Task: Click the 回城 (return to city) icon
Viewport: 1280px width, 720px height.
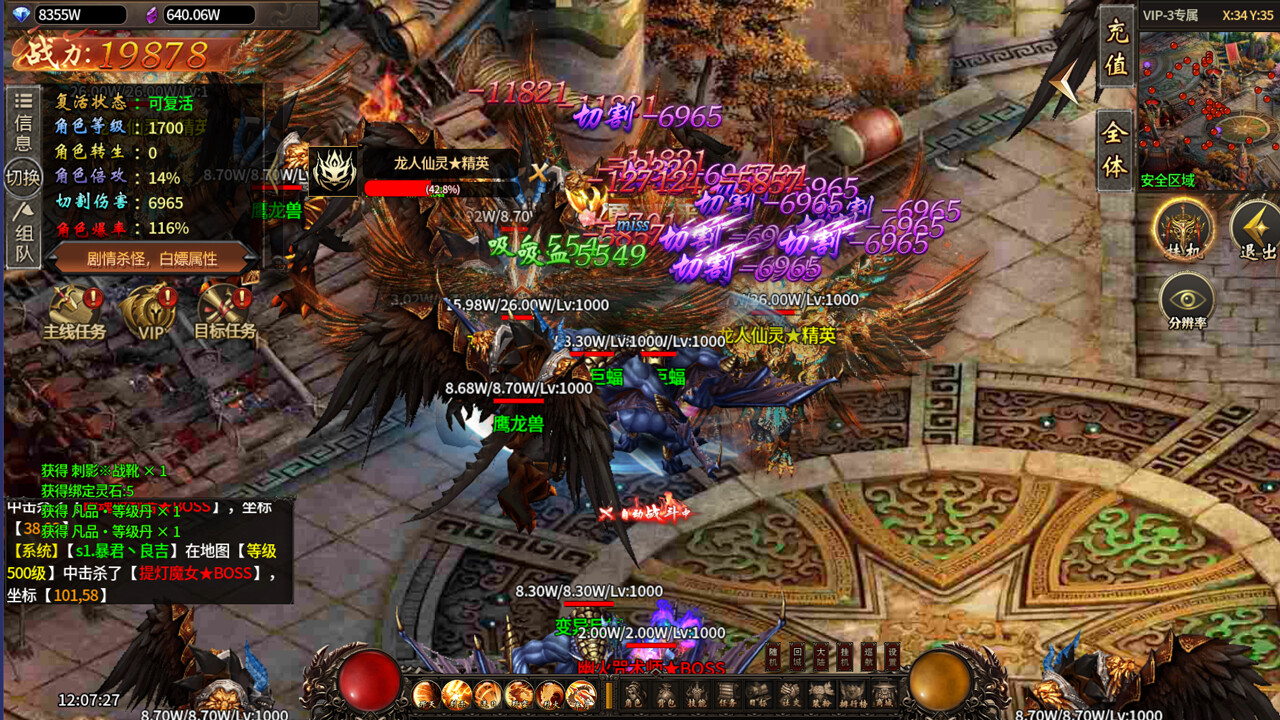Action: click(x=797, y=656)
